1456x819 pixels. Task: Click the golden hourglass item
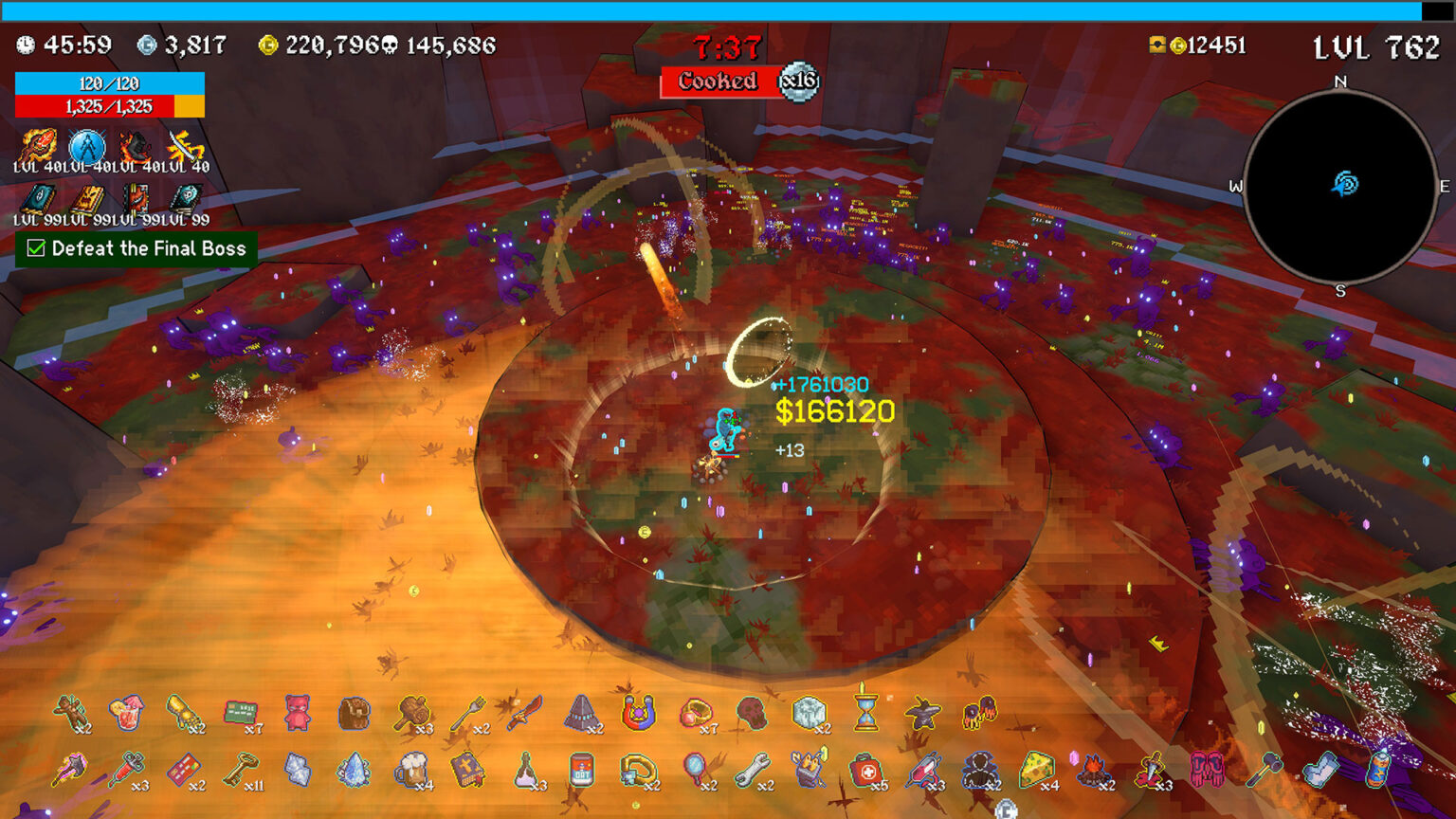[x=865, y=713]
